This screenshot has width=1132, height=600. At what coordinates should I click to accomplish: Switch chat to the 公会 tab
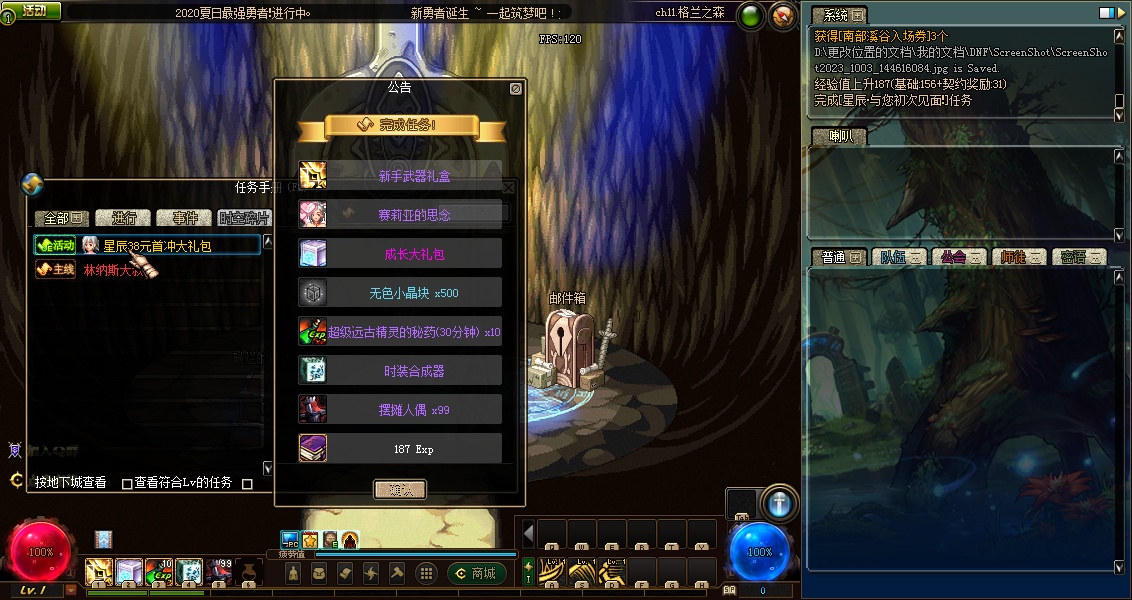[959, 257]
